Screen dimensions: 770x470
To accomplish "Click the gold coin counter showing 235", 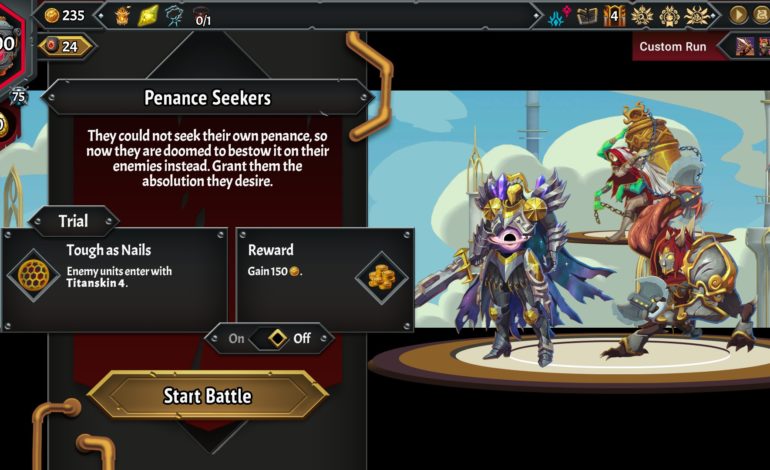I will (64, 15).
